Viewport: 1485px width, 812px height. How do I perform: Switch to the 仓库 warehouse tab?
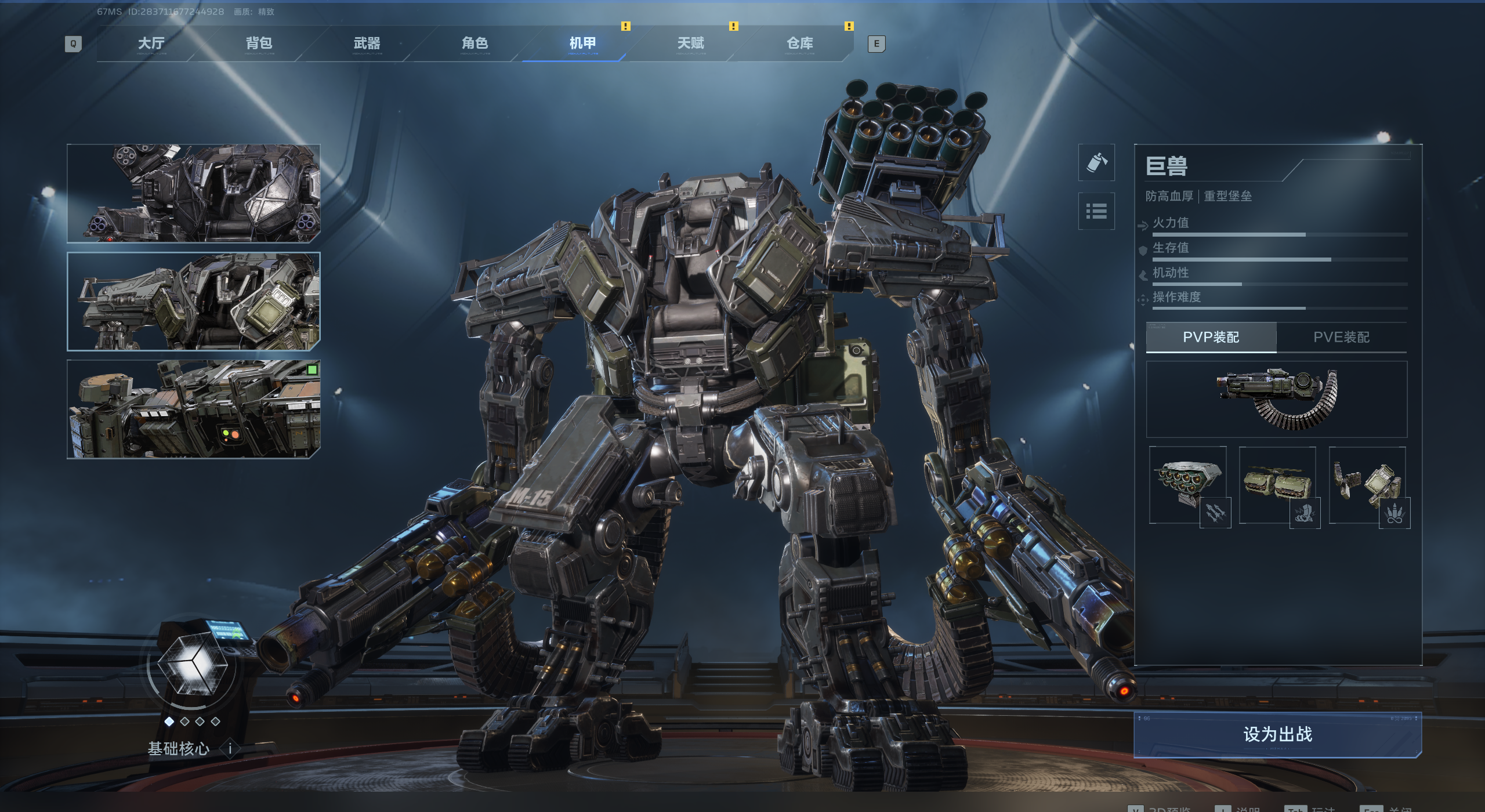point(799,43)
